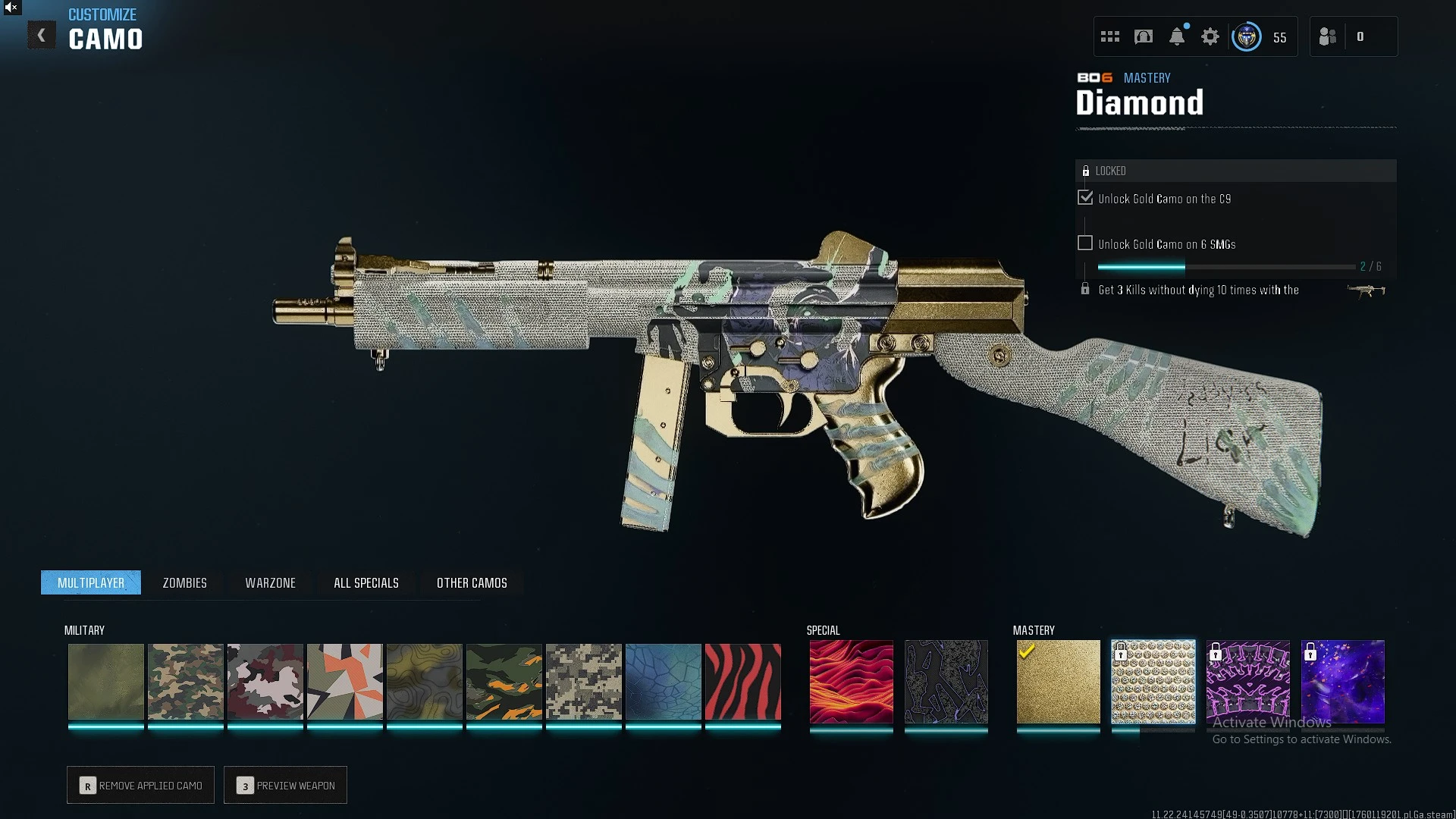Viewport: 1456px width, 819px height.
Task: Click Remove Applied Camo button
Action: click(140, 785)
